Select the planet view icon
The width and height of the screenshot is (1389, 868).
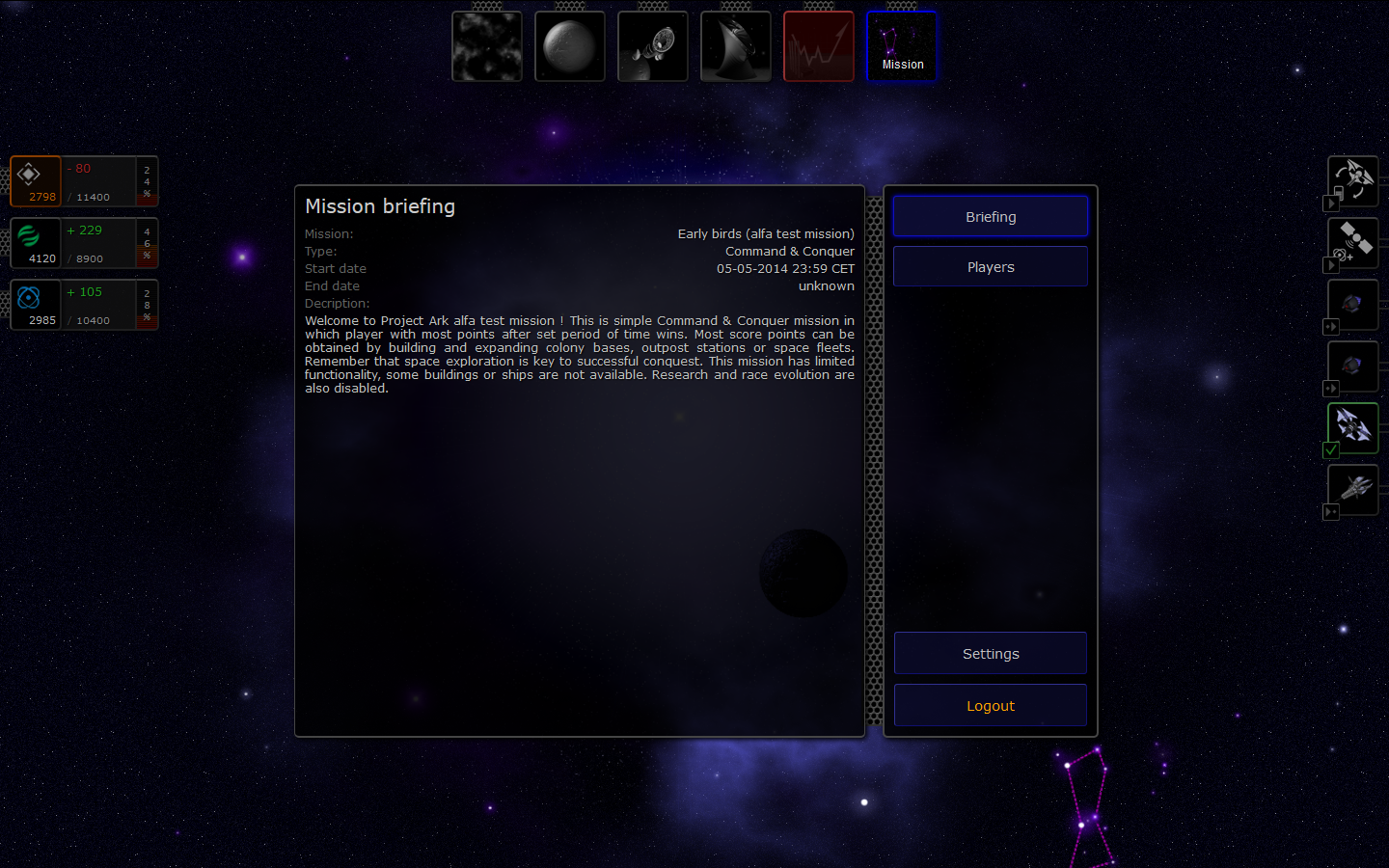click(569, 45)
